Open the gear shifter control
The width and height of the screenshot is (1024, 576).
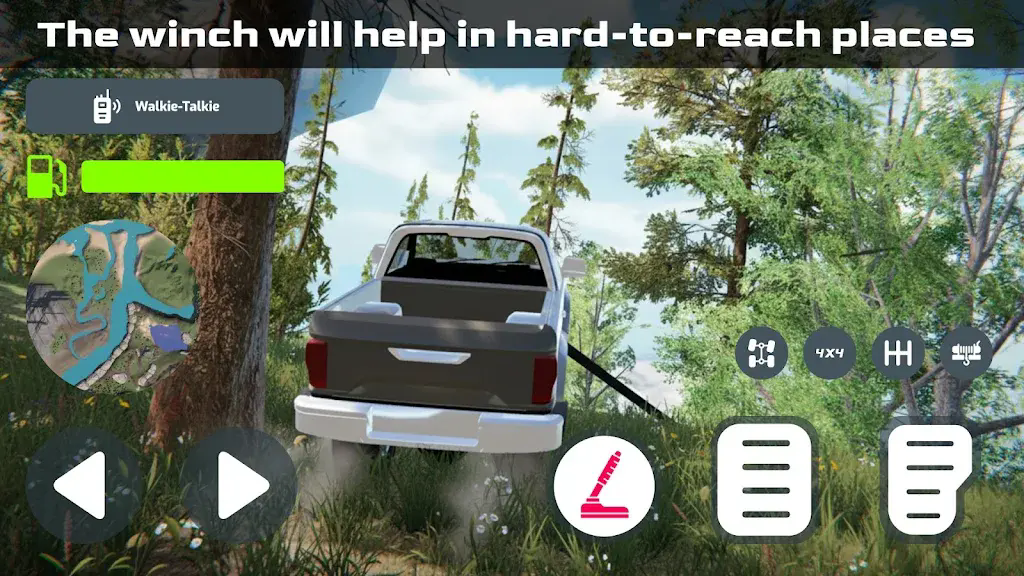pyautogui.click(x=897, y=353)
